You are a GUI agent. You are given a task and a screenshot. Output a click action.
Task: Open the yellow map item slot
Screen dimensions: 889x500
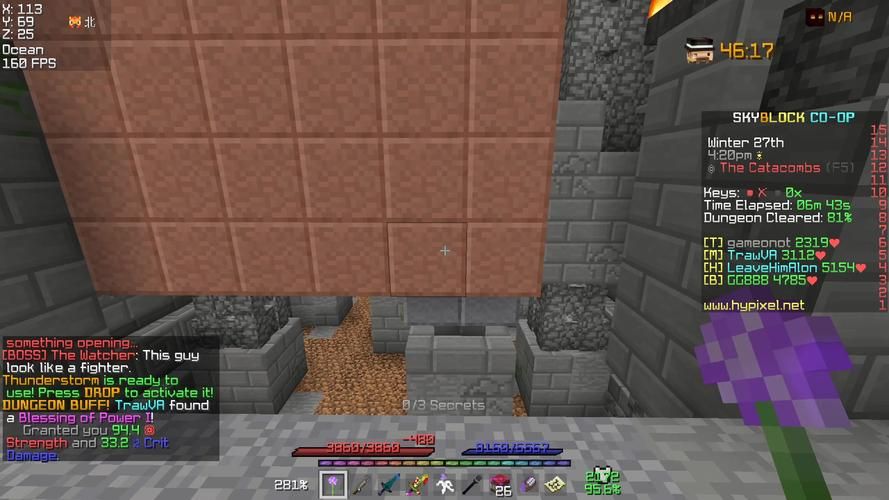(x=556, y=485)
